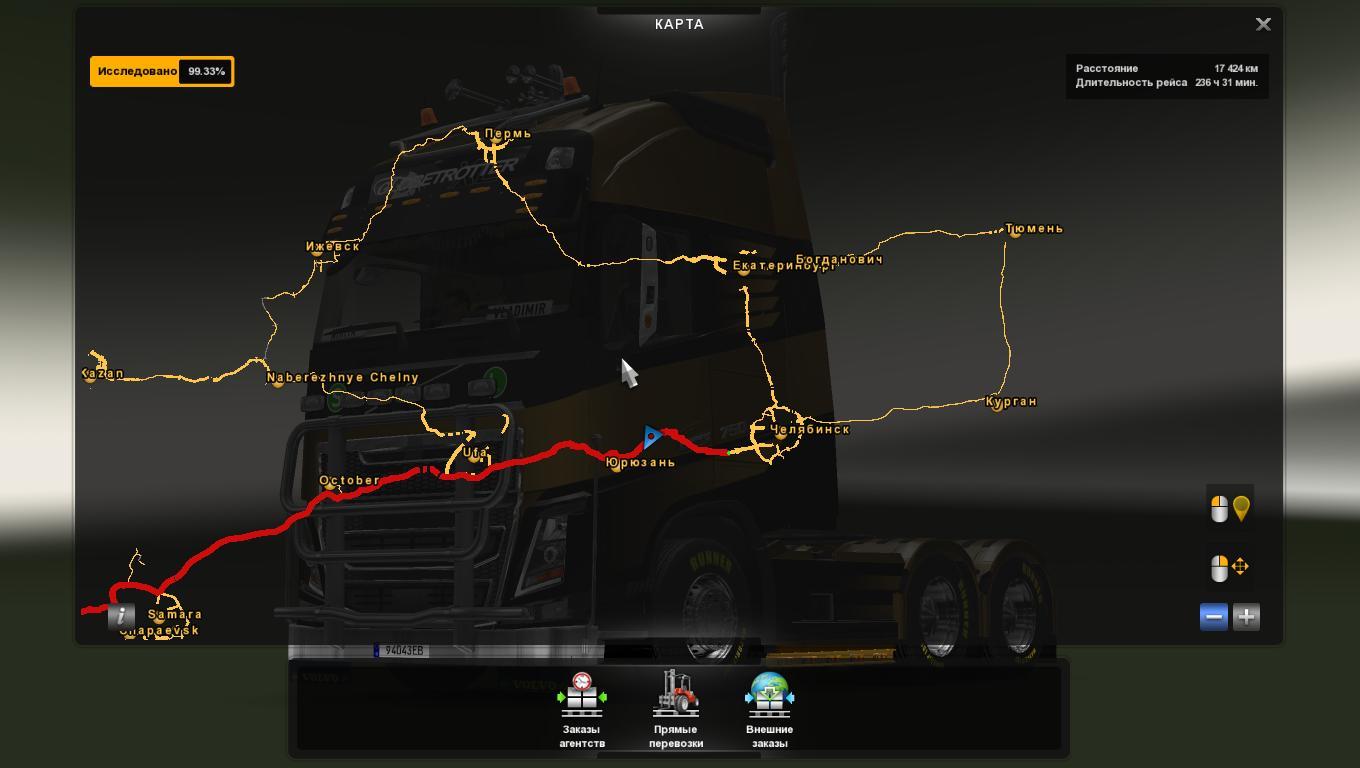This screenshot has width=1360, height=768.
Task: Select the Kazan city marker
Action: pos(90,377)
